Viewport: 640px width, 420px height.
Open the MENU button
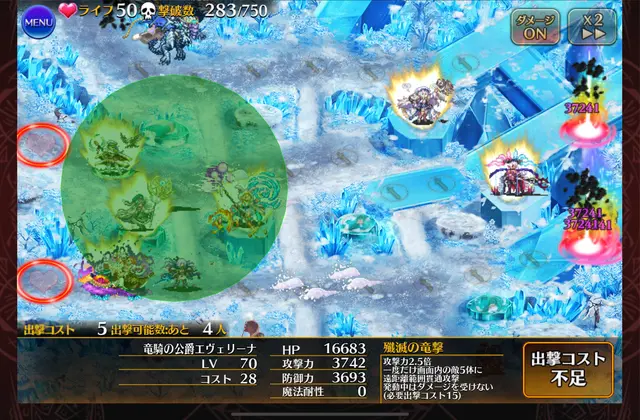click(x=37, y=19)
